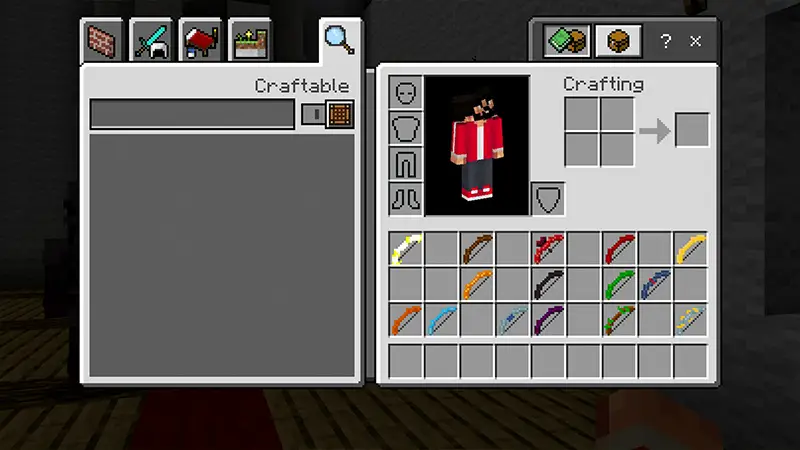Switch to the Equipment tab with sword icon
The image size is (800, 450).
point(150,41)
